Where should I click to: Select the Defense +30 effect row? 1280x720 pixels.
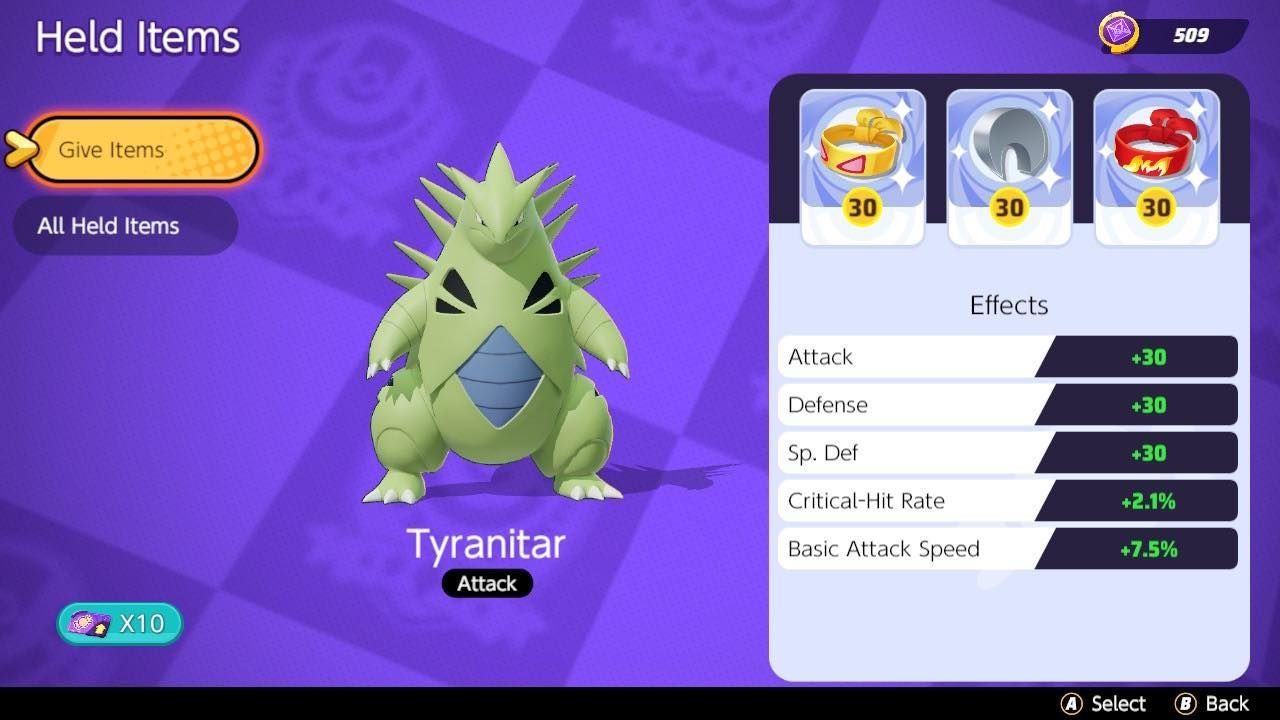coord(1007,404)
